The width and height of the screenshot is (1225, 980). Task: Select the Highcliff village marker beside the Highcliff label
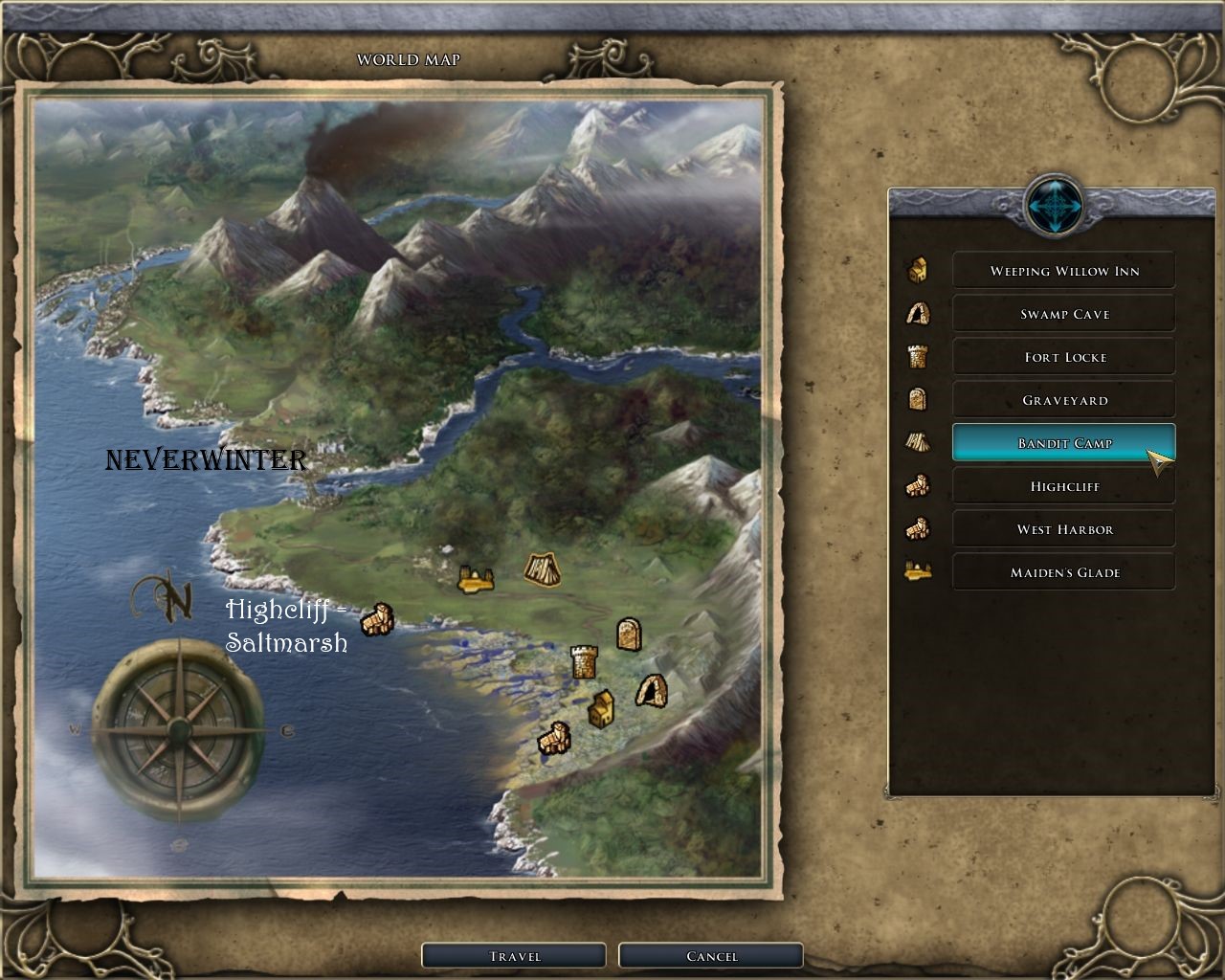coord(377,620)
